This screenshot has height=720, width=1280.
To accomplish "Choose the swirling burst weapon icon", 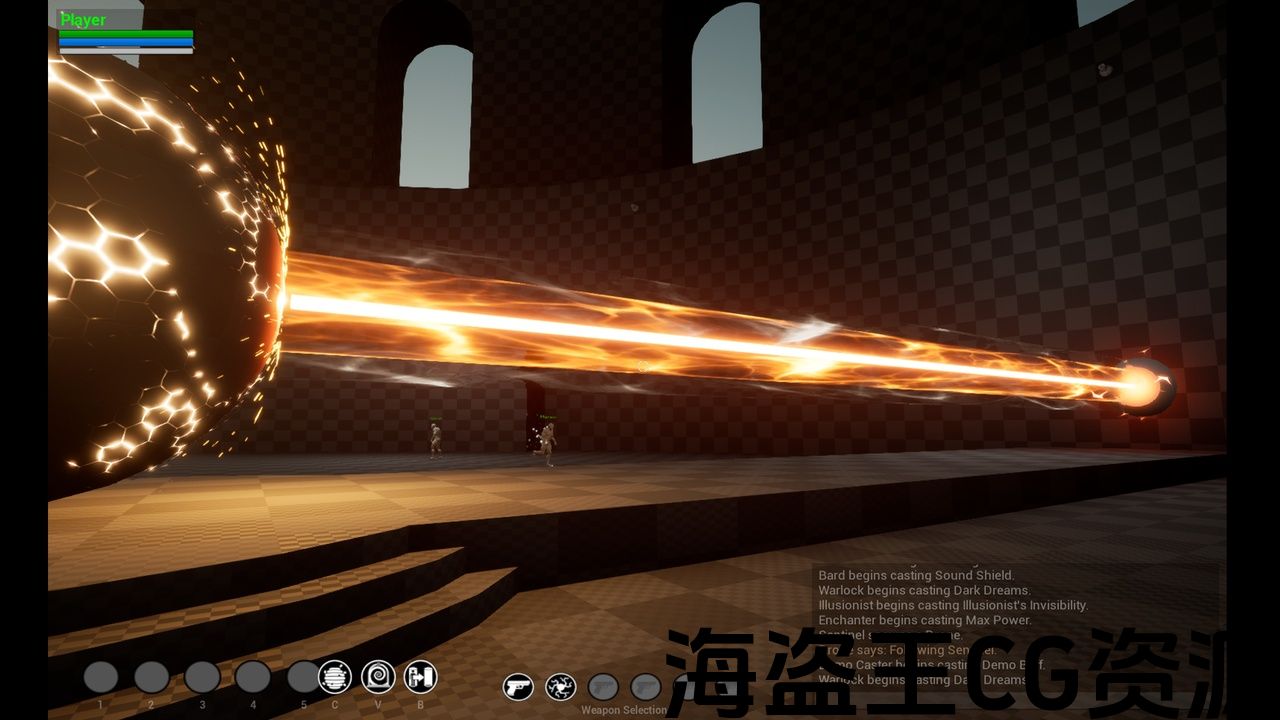I will [x=560, y=687].
